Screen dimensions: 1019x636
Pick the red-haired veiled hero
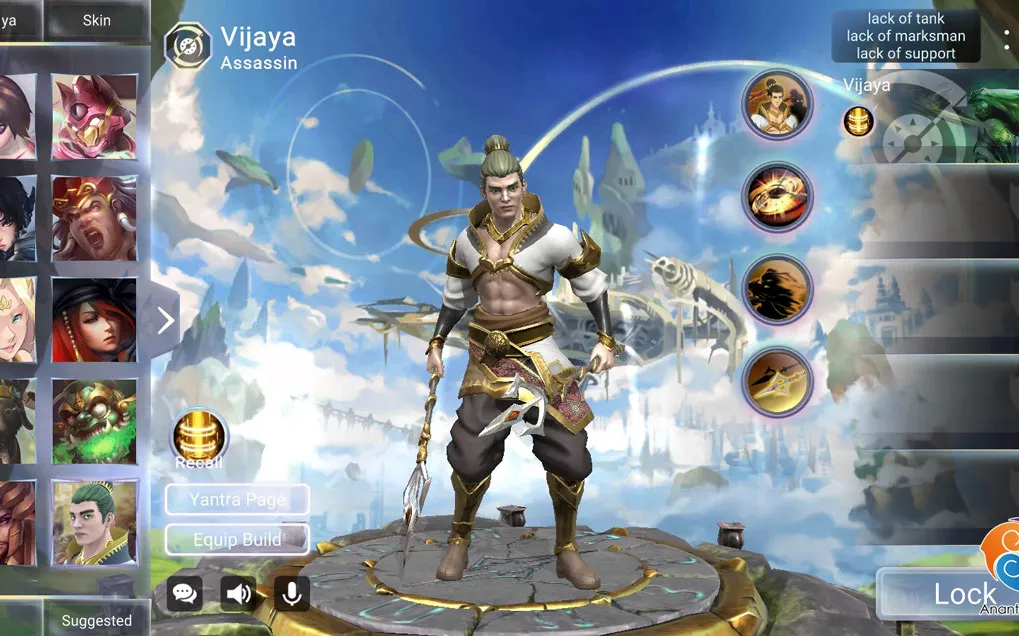[x=94, y=320]
